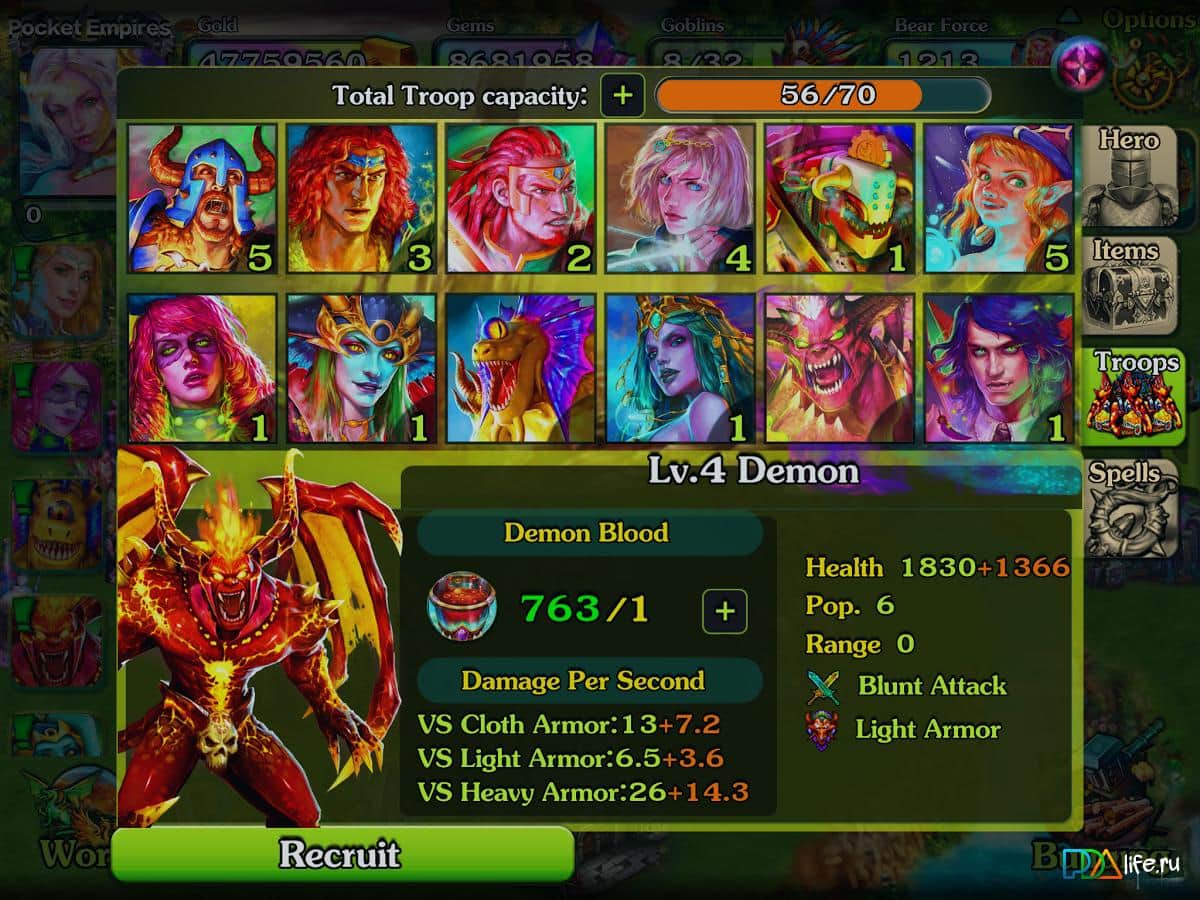The width and height of the screenshot is (1200, 900).
Task: Pick the pink-haired zombie girl troop
Action: 202,368
